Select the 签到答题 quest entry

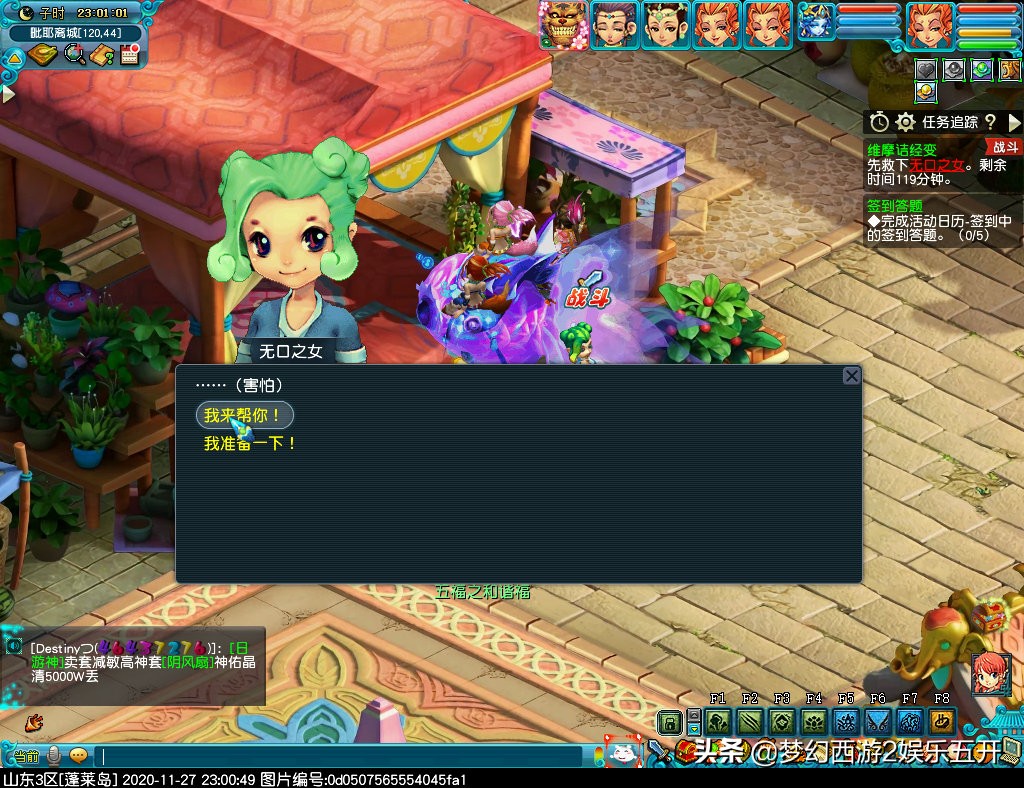[x=895, y=205]
